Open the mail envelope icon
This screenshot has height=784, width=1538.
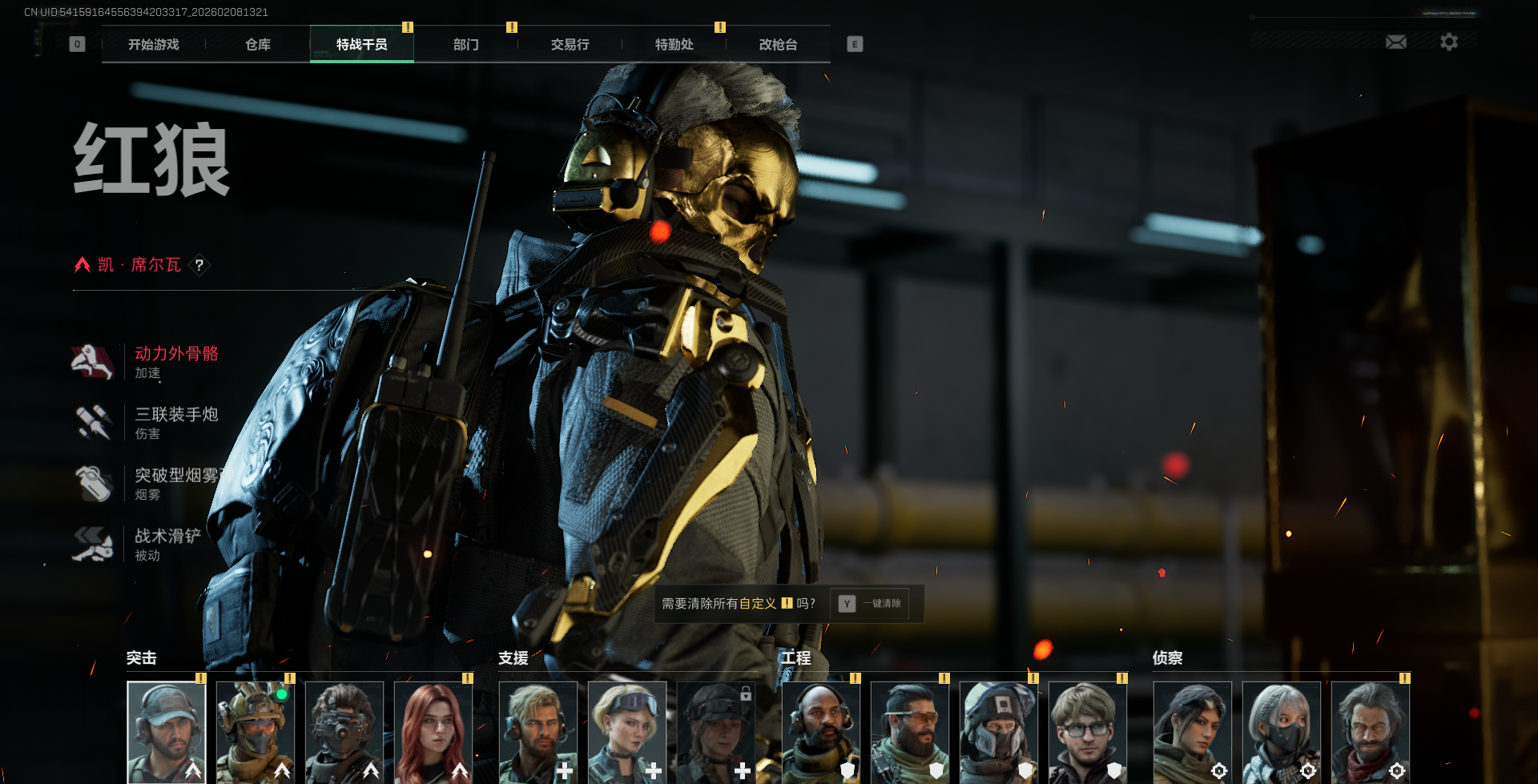tap(1396, 42)
